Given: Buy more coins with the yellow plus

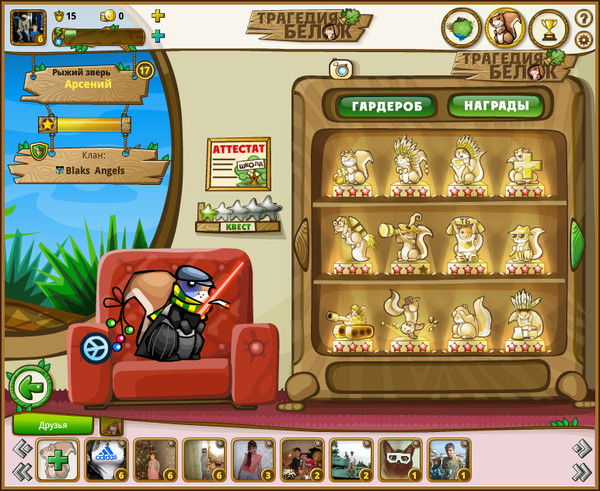Looking at the screenshot, I should 158,16.
